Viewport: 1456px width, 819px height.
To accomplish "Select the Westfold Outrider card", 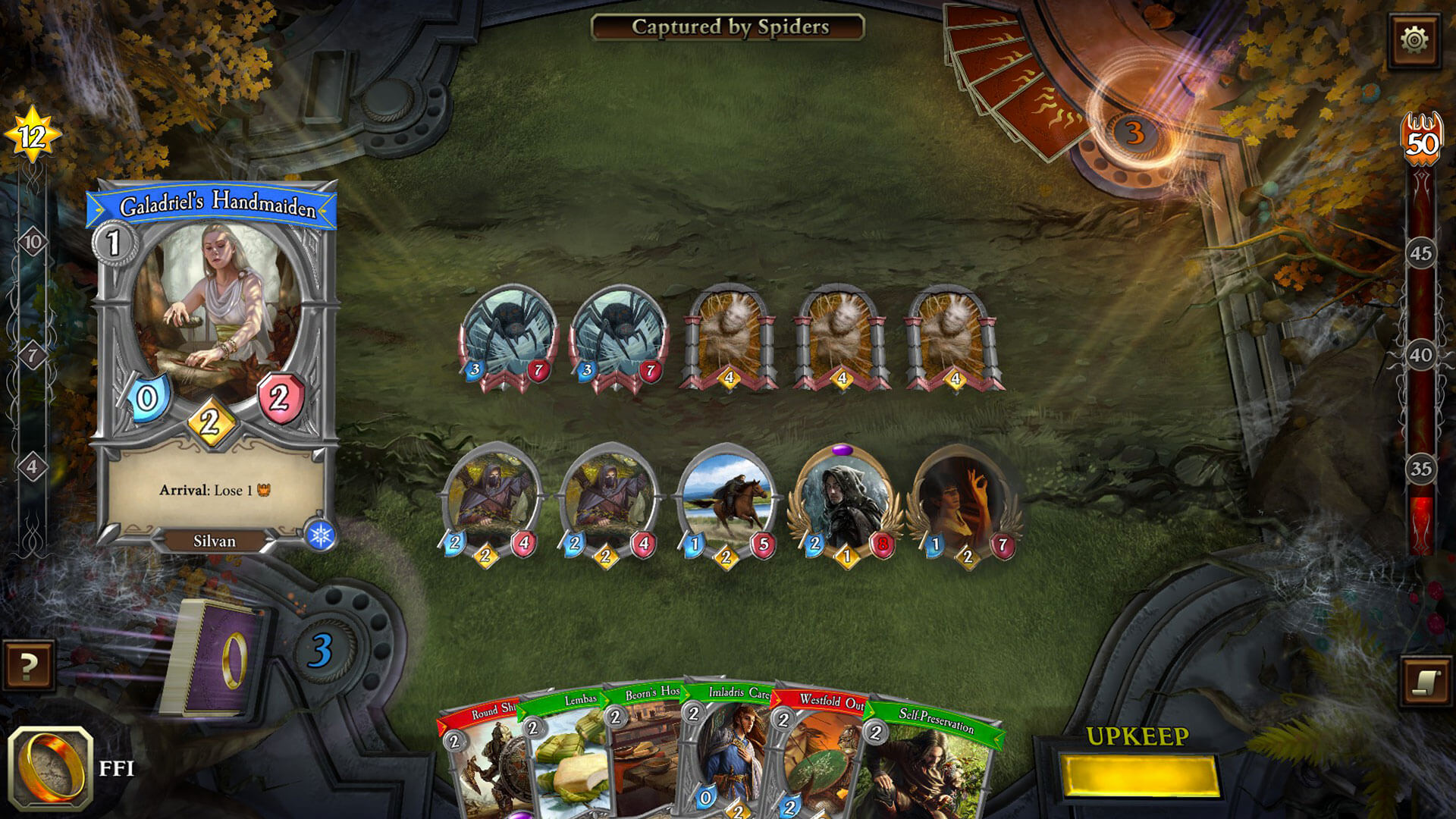I will pyautogui.click(x=819, y=758).
